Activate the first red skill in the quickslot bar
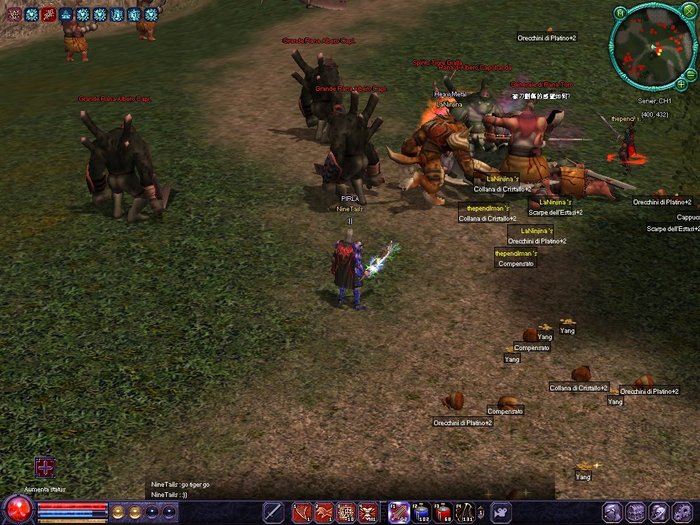Image resolution: width=700 pixels, height=525 pixels. [x=301, y=513]
